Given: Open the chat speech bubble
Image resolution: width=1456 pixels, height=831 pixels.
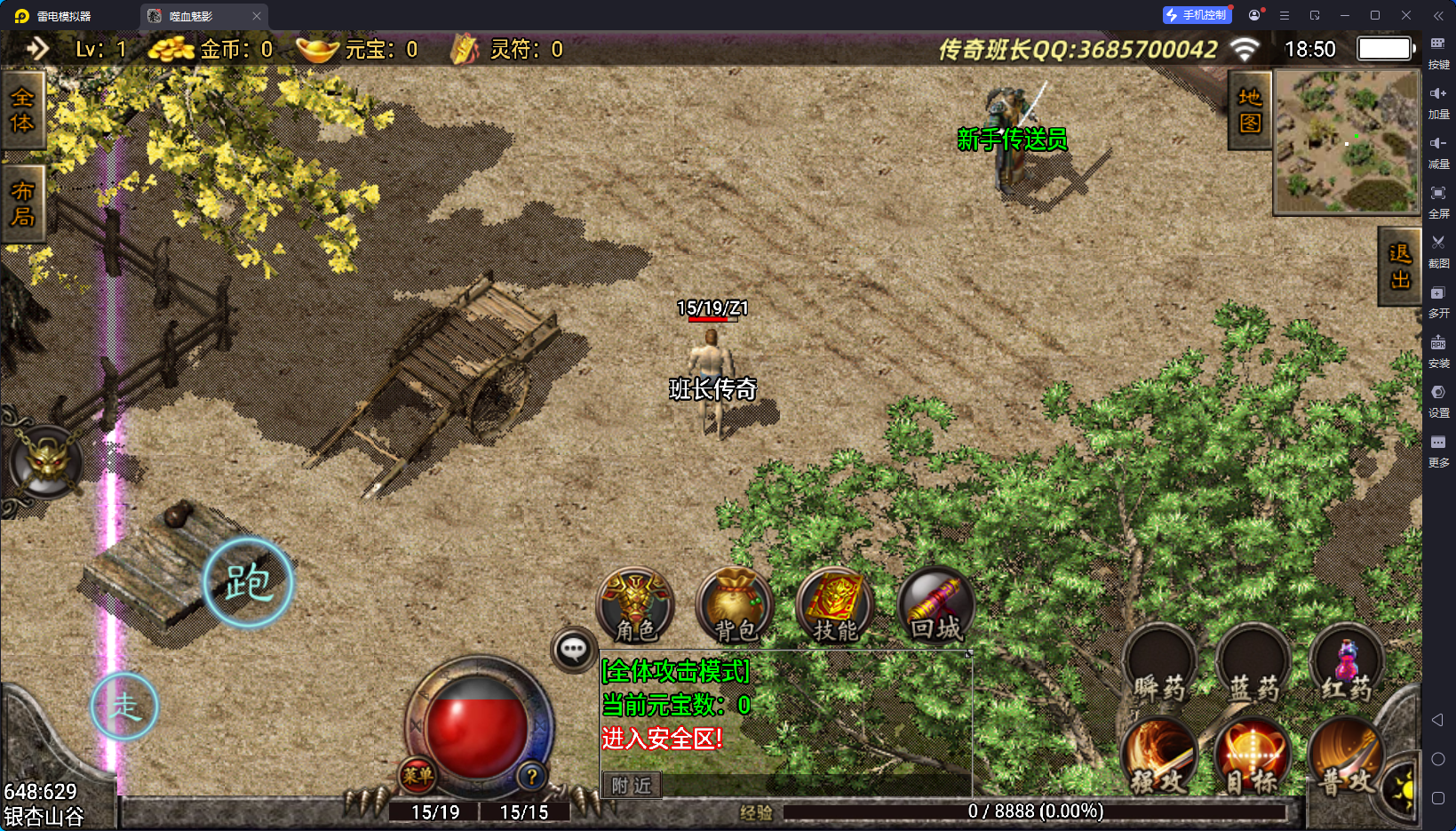Looking at the screenshot, I should 573,650.
